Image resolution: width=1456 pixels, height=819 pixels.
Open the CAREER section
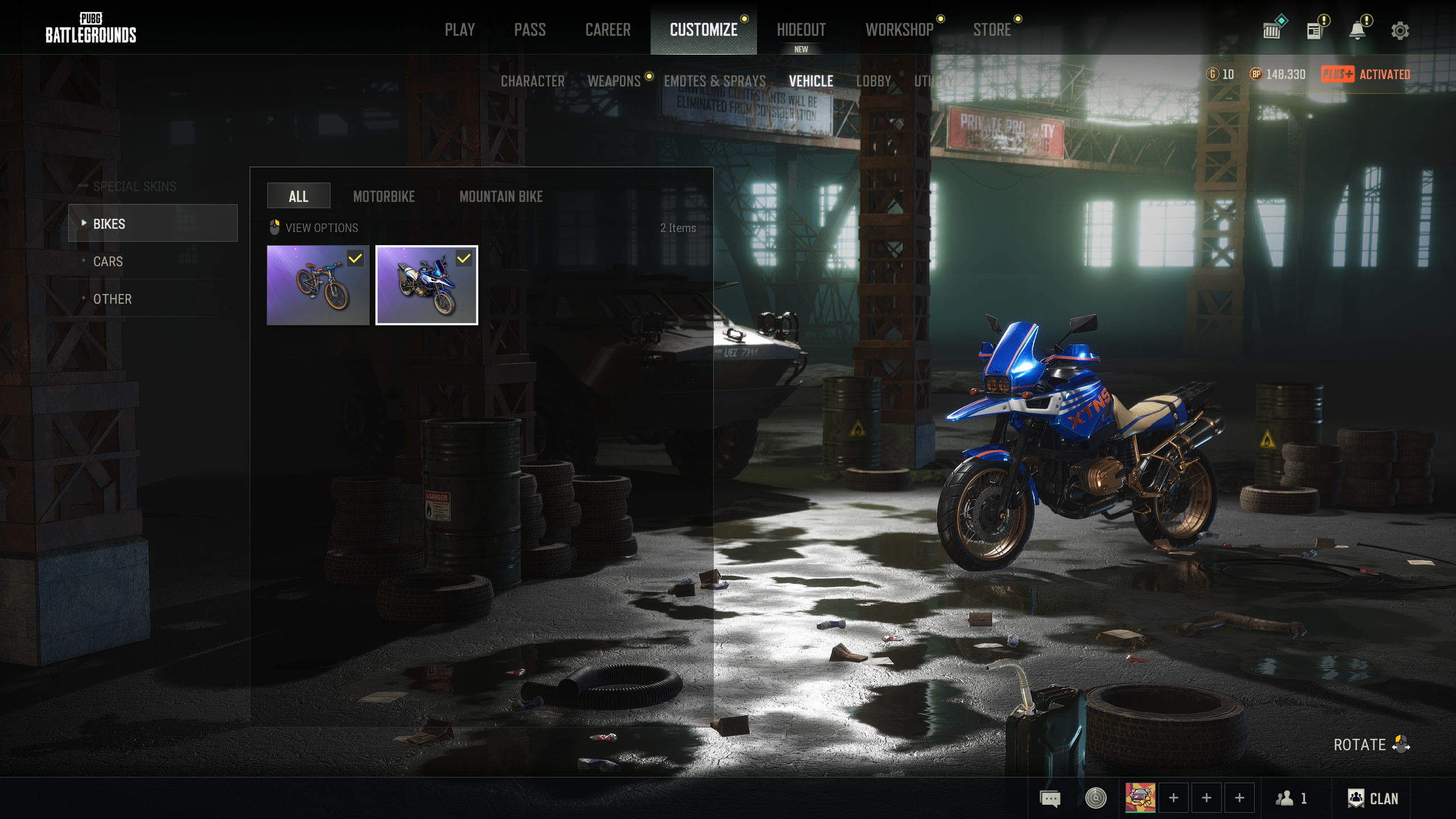(x=607, y=30)
